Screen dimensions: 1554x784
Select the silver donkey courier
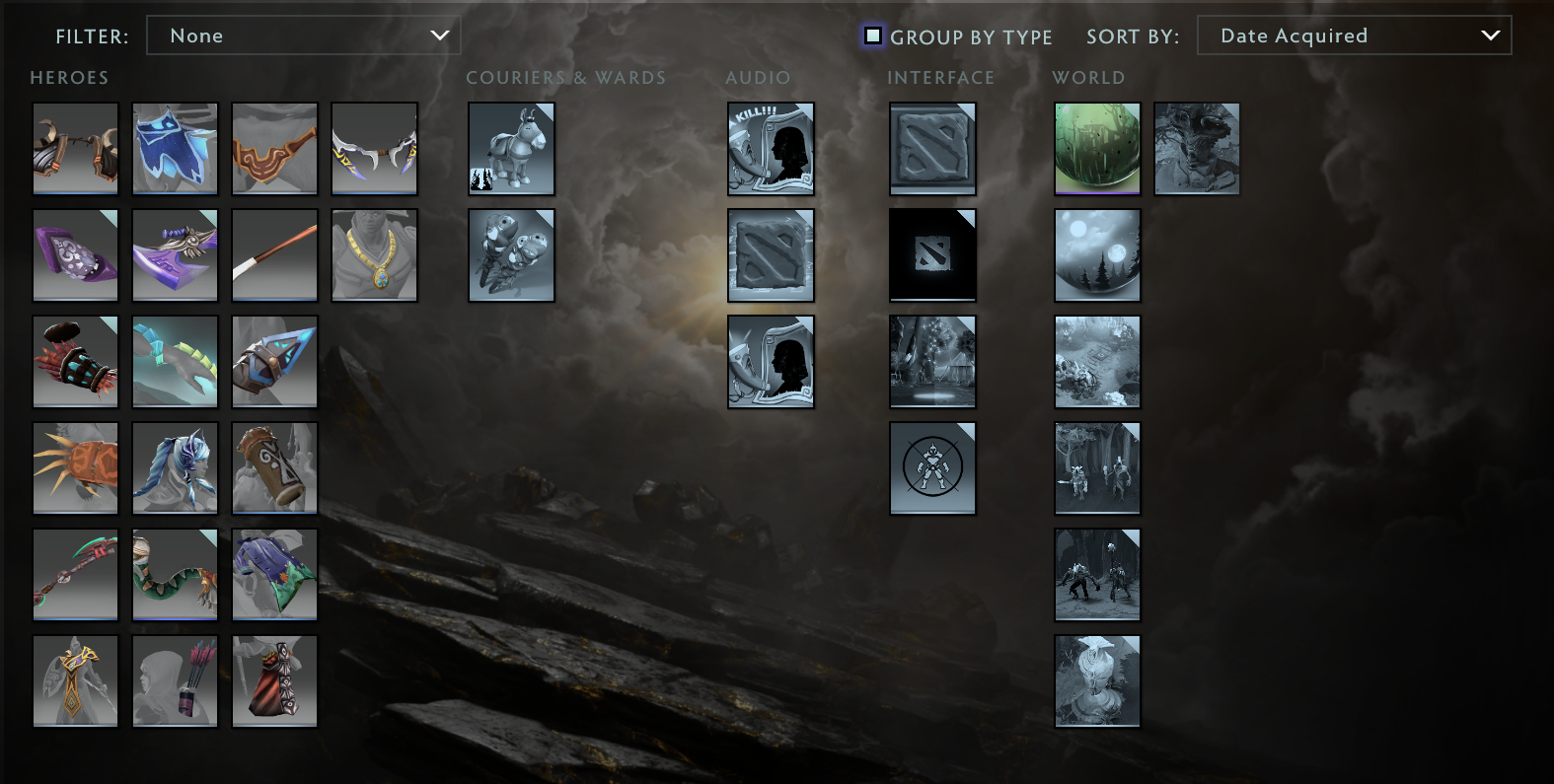click(511, 149)
